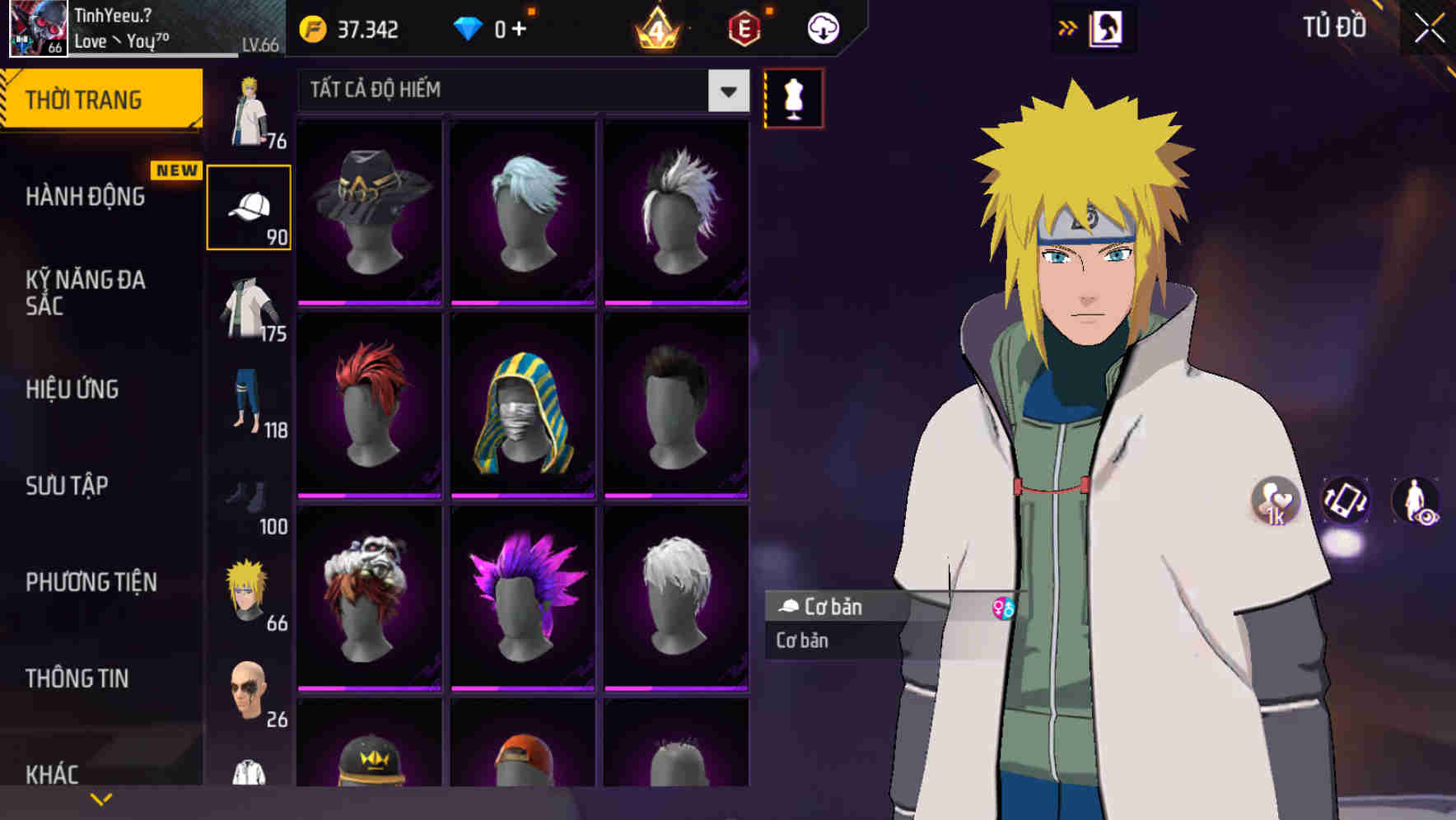The height and width of the screenshot is (820, 1456).
Task: Expand the yellow chevron under KHÁC
Action: (100, 798)
